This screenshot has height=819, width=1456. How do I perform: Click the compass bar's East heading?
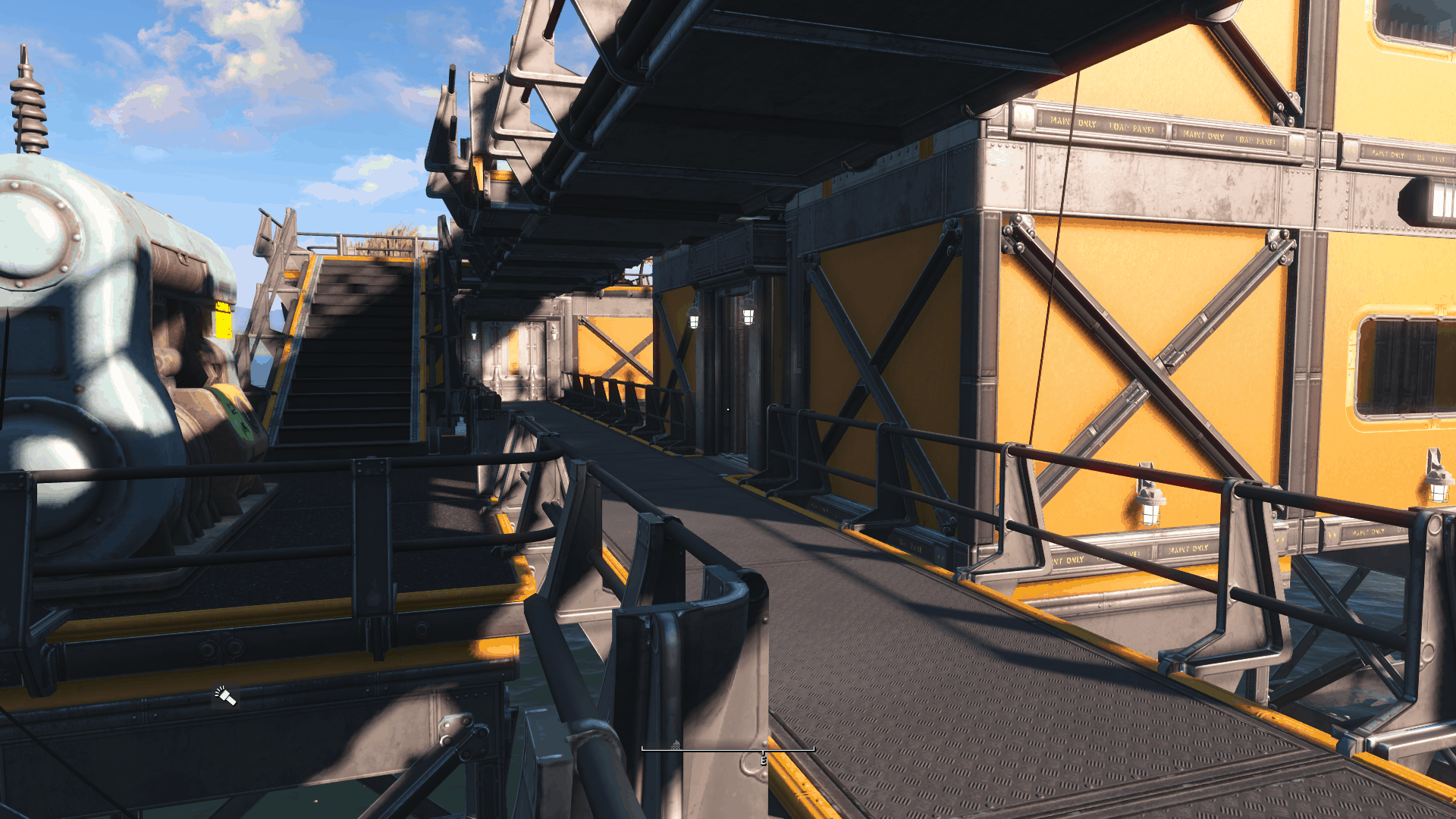pos(764,759)
